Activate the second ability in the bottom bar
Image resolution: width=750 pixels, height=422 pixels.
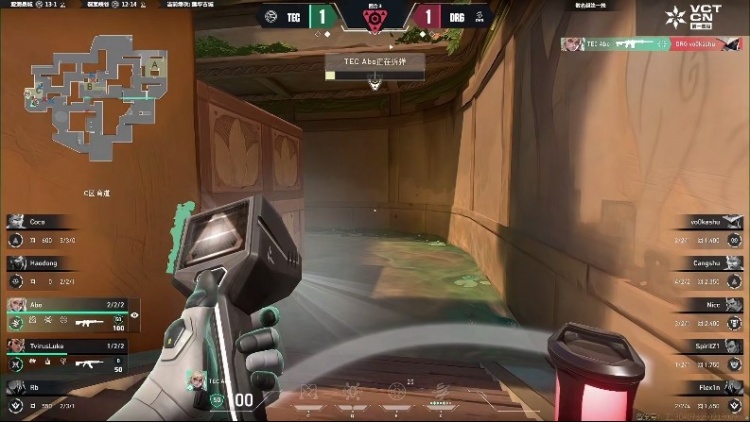(352, 390)
